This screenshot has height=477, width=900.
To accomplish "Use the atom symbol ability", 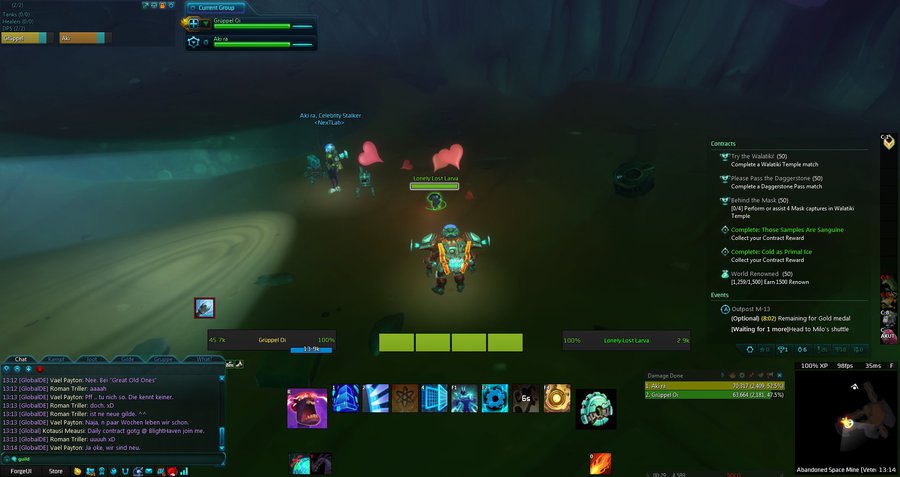I will pos(405,398).
